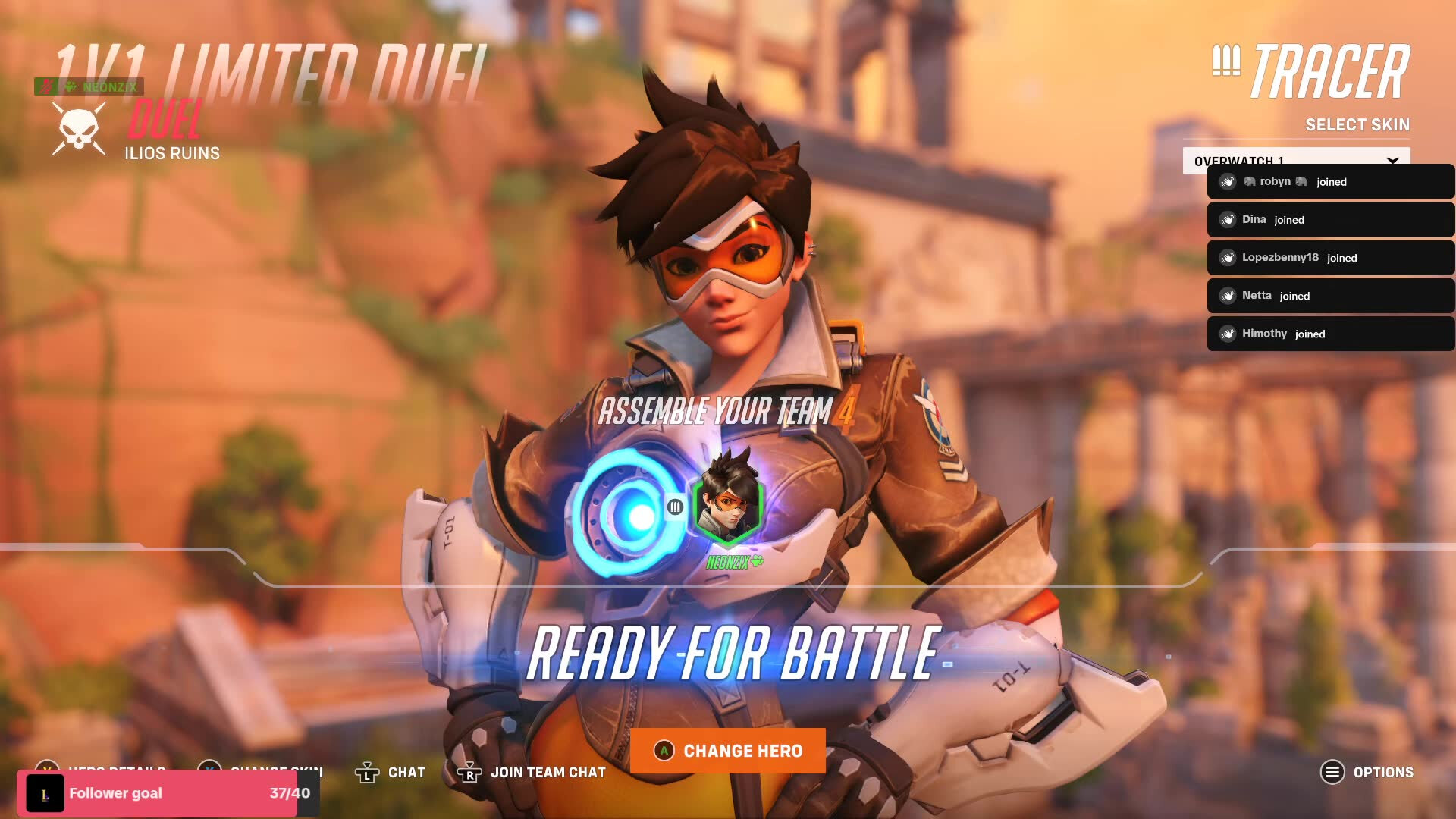Viewport: 1456px width, 819px height.
Task: Open the Lopezbenny18 joined notification
Action: click(x=1330, y=258)
